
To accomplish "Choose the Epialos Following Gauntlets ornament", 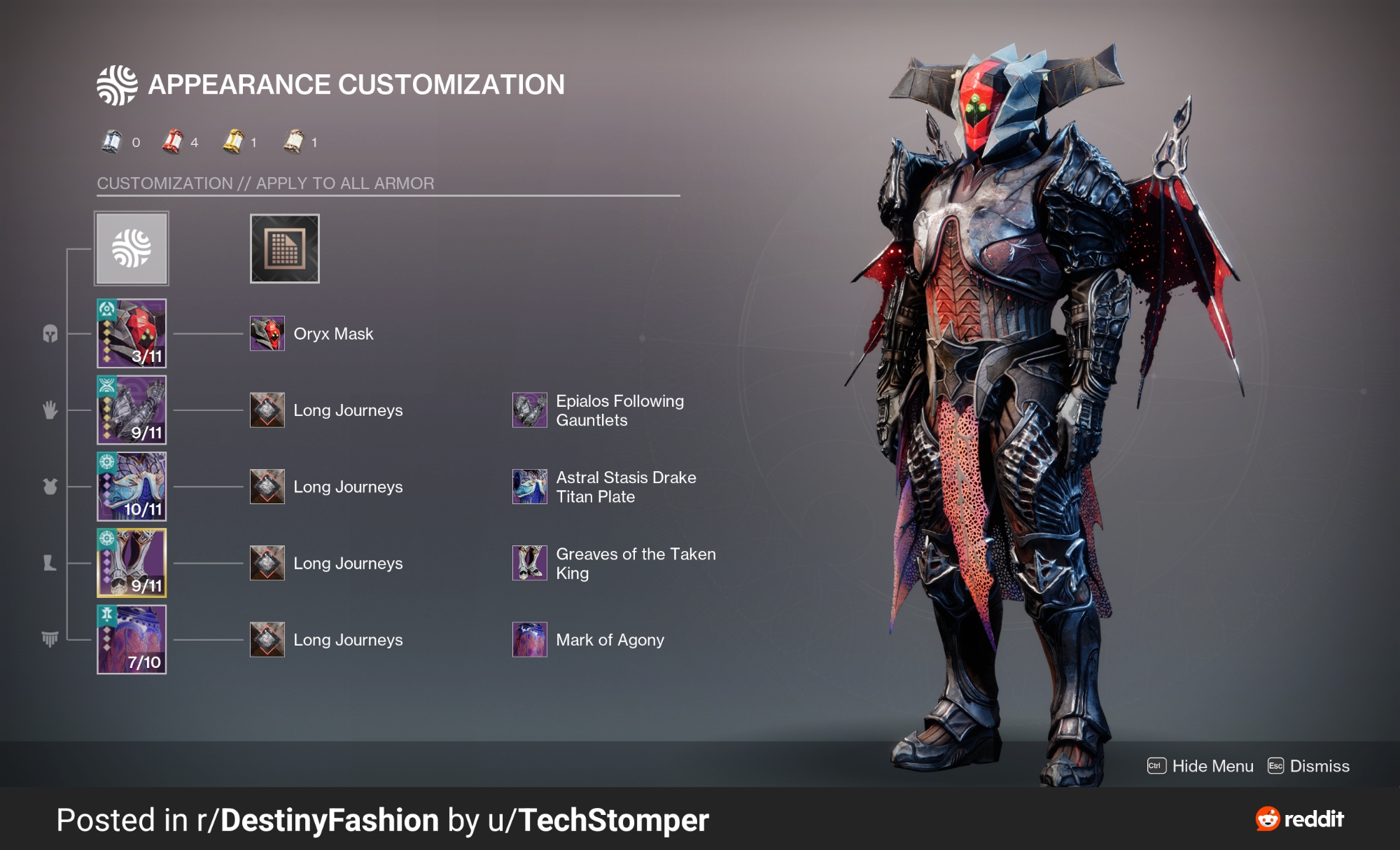I will point(530,410).
